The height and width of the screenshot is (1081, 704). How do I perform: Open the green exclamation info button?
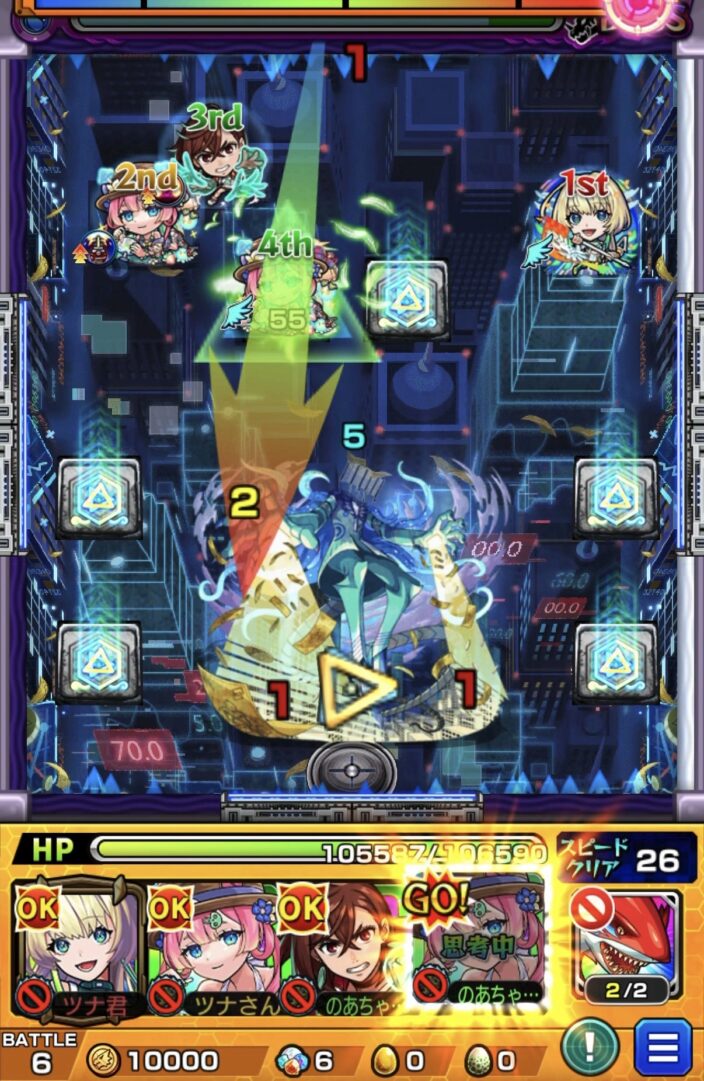589,1049
